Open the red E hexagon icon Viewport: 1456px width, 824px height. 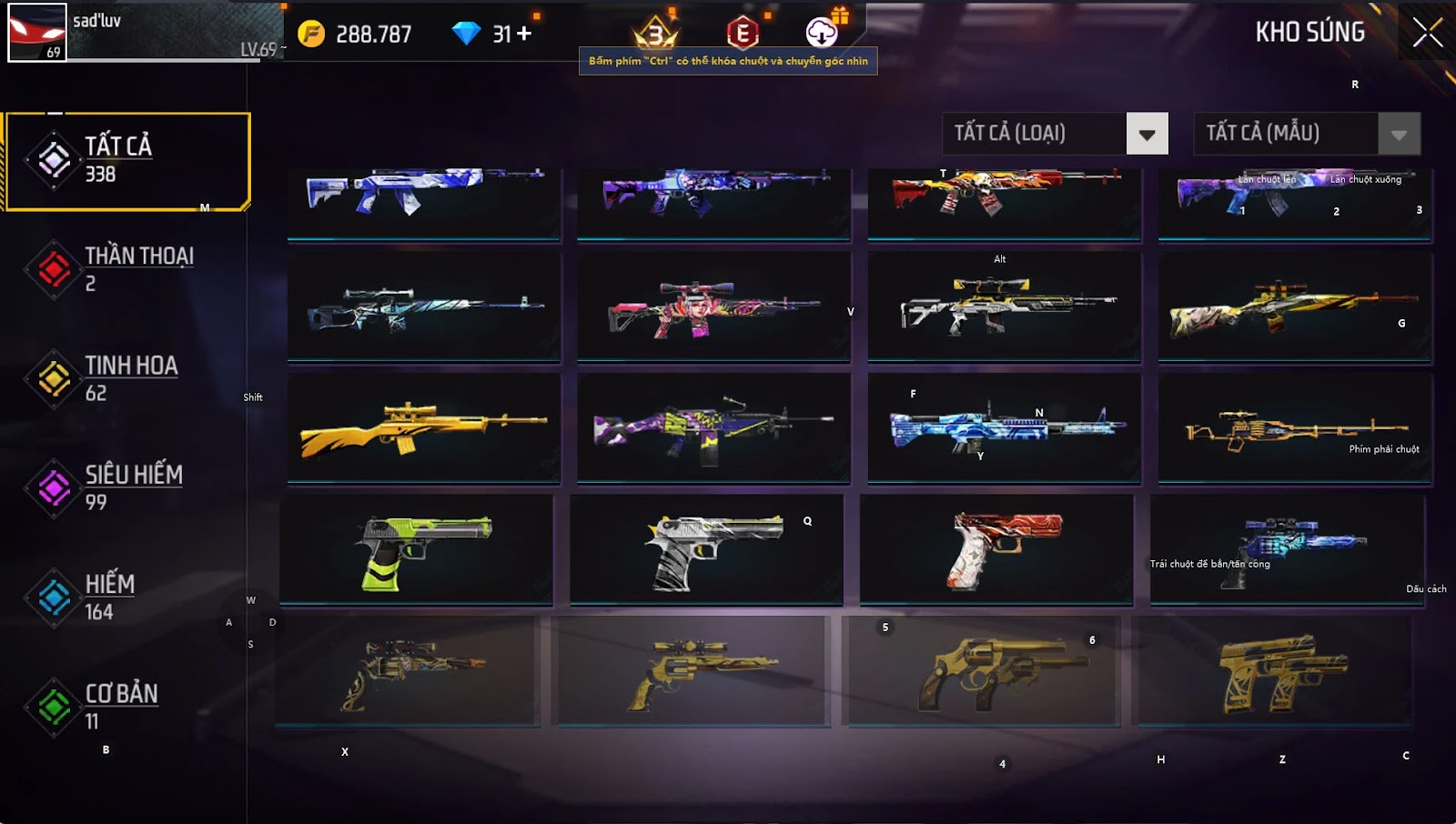point(743,34)
